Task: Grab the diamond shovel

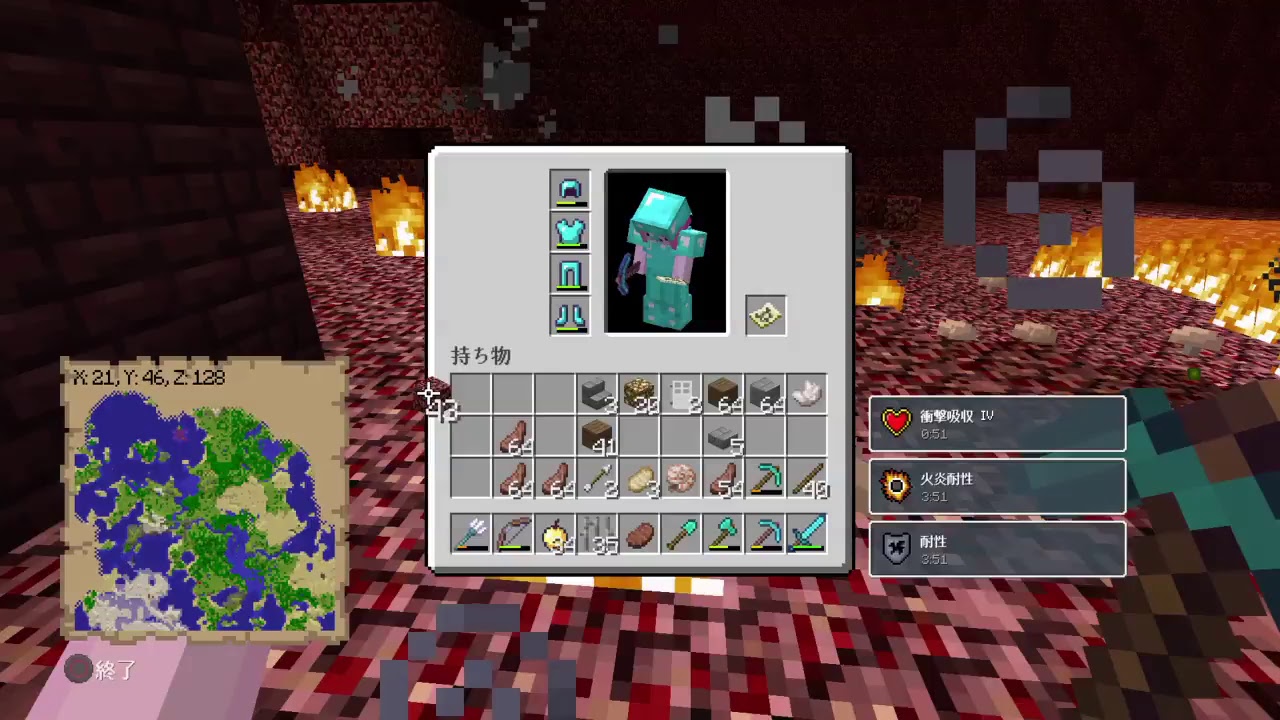Action: click(x=681, y=533)
